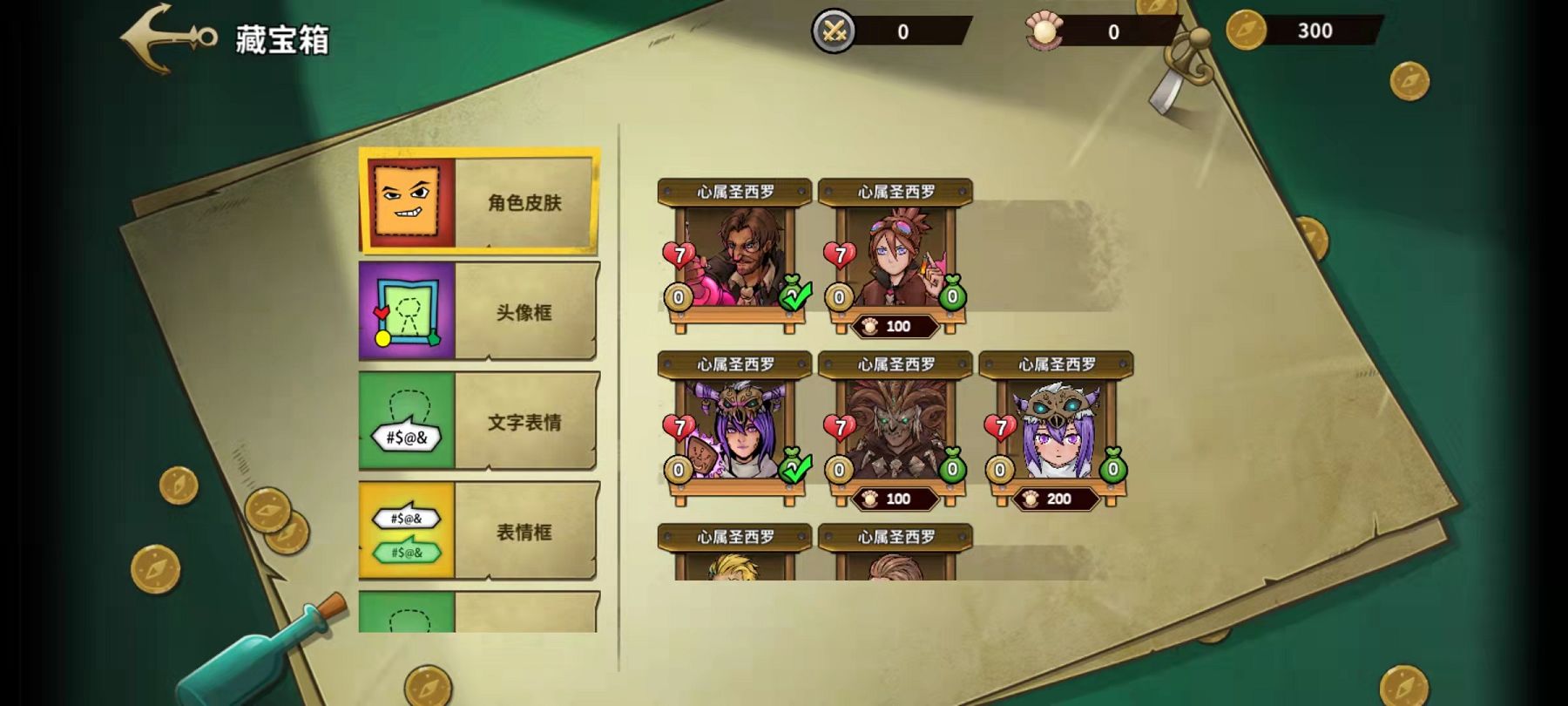
Task: Switch to the 头像框 tab
Action: tap(478, 312)
